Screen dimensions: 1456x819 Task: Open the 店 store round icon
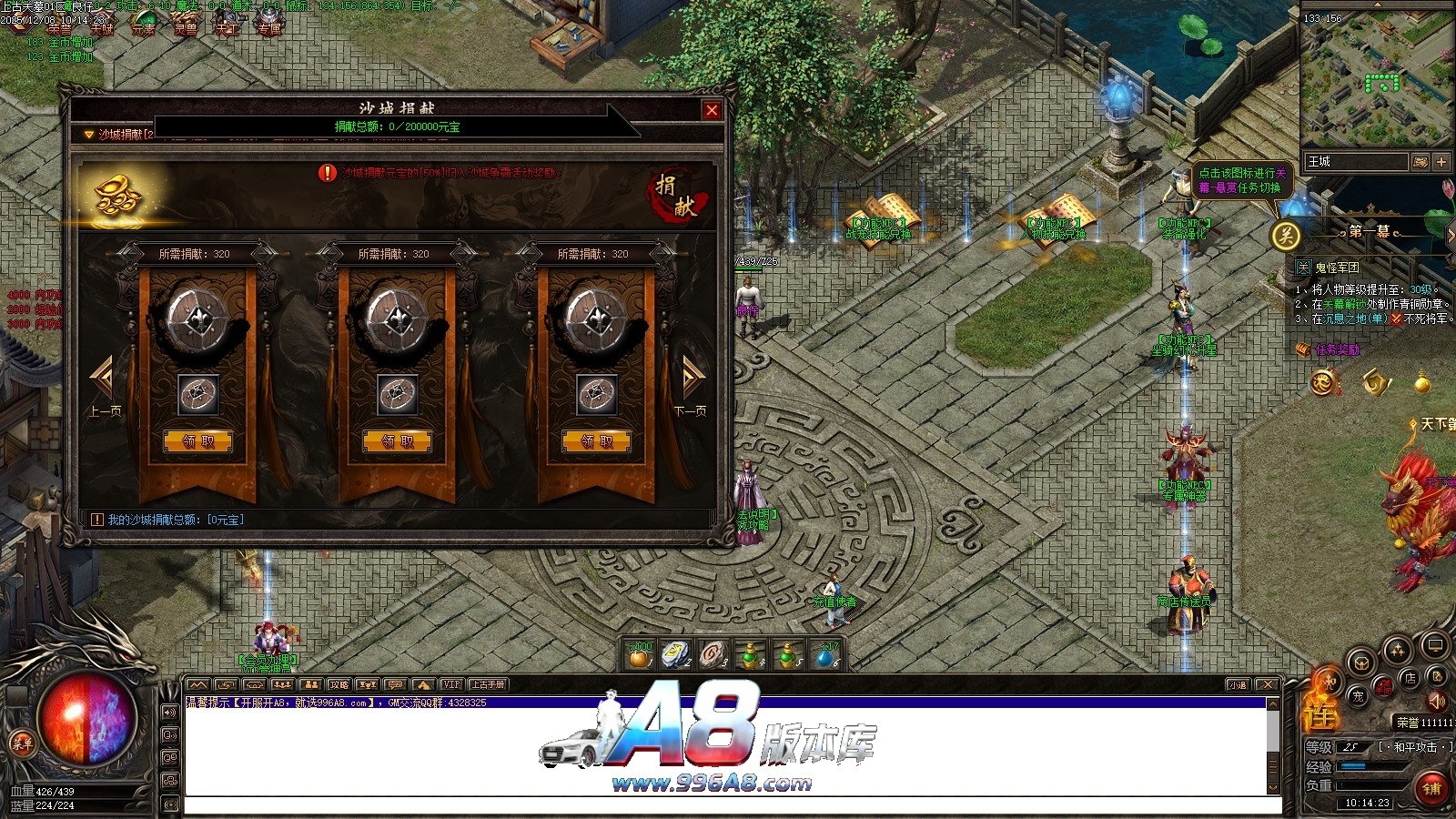(1410, 678)
